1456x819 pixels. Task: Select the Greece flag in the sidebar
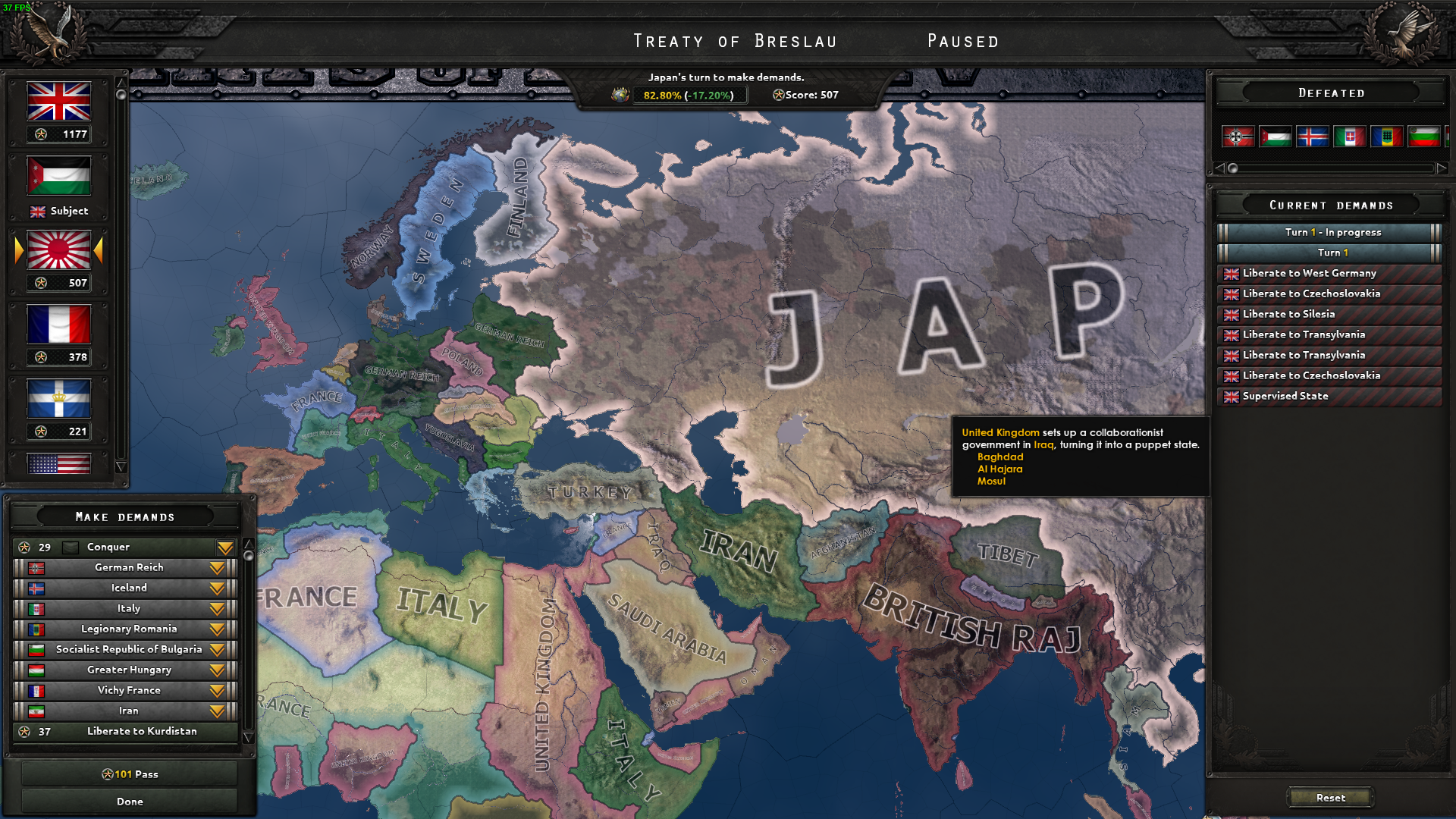(x=58, y=397)
